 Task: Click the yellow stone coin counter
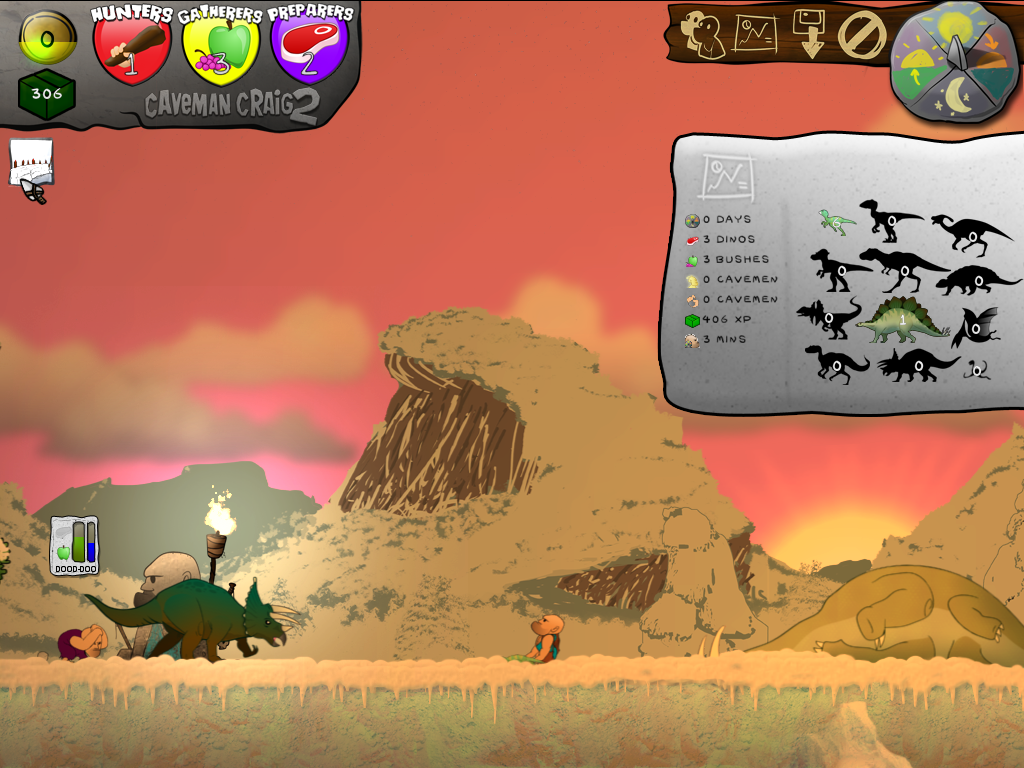(x=47, y=37)
